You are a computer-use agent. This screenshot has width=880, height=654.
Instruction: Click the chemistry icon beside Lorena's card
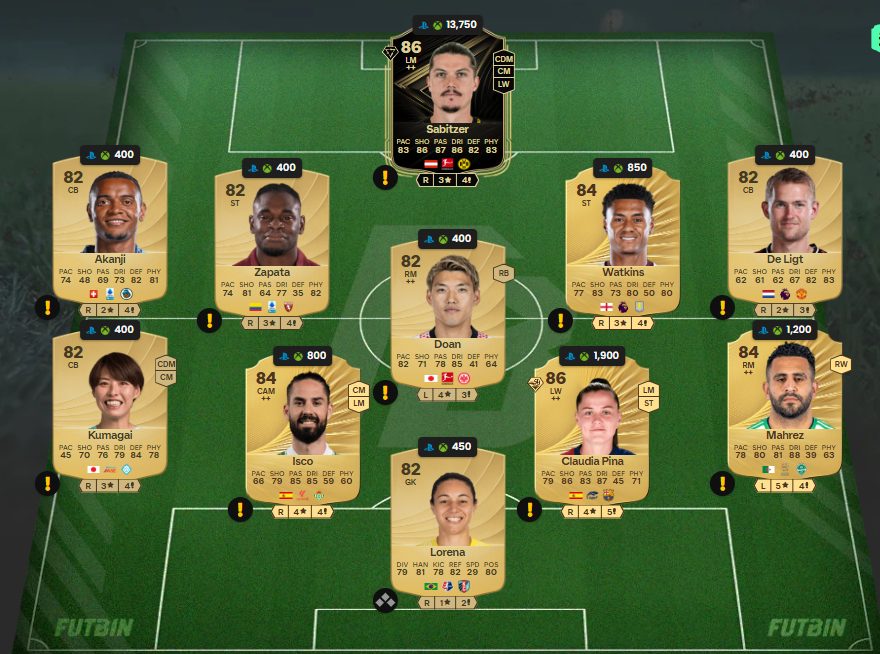385,600
